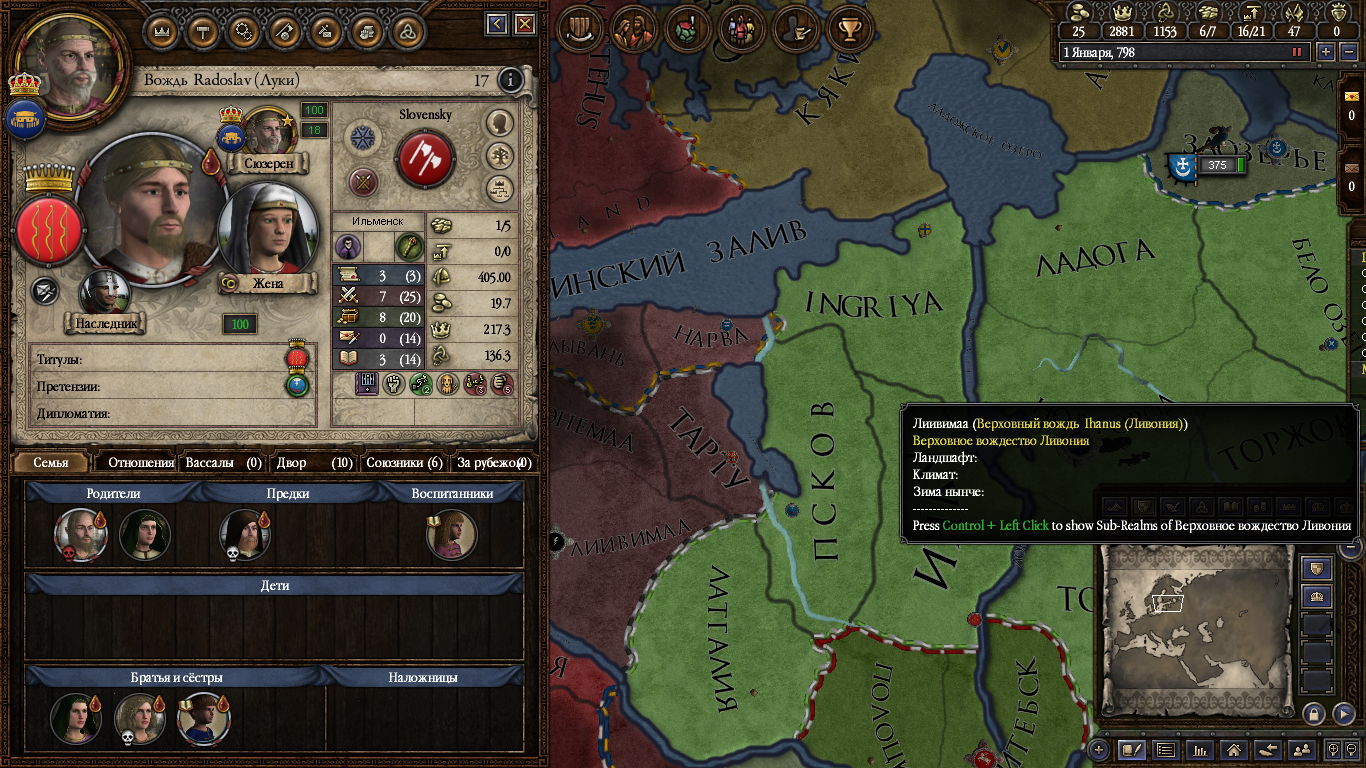
Task: Go back with the arrow button
Action: pos(496,24)
